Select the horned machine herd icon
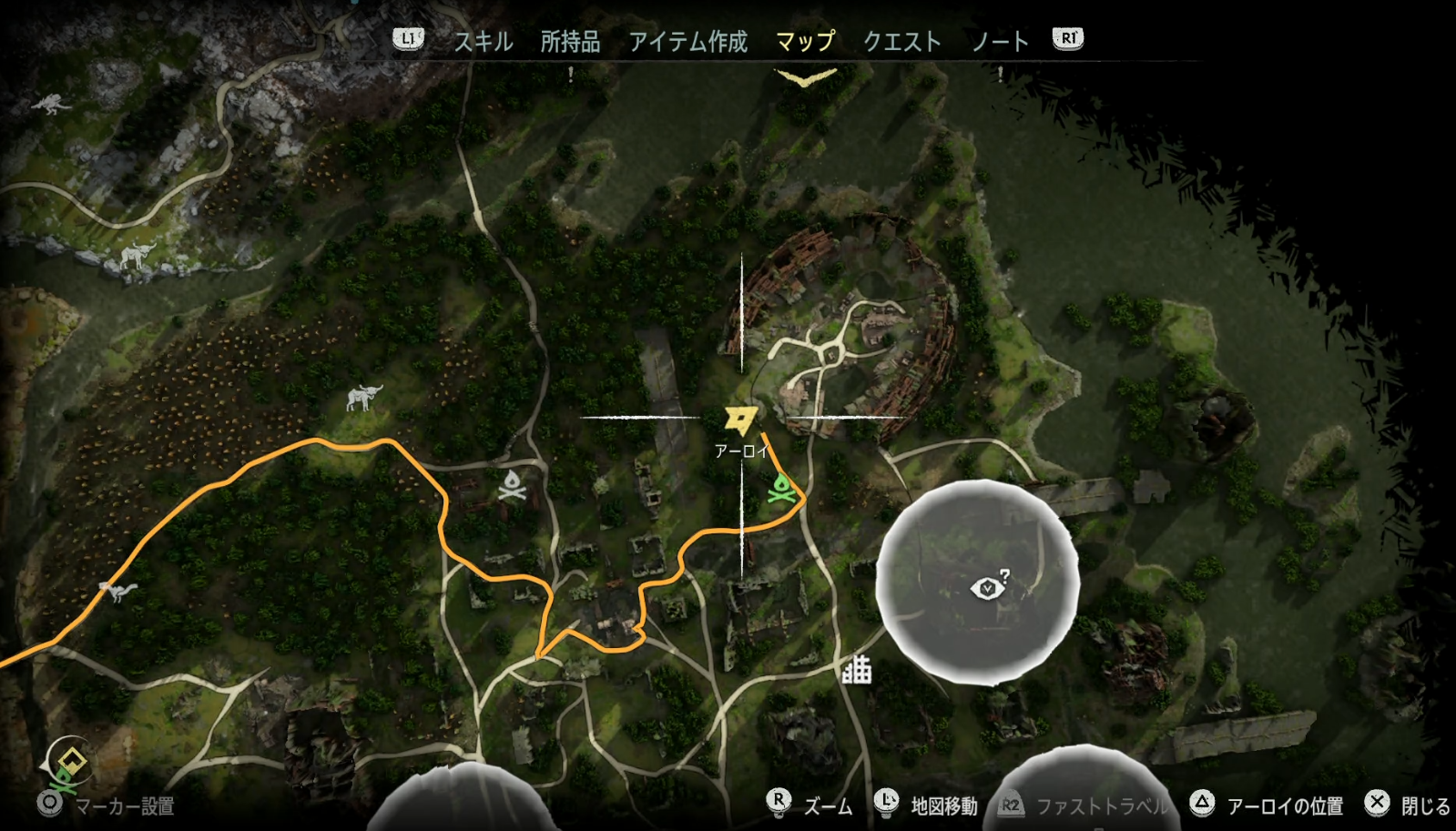The image size is (1456, 831). [x=363, y=397]
